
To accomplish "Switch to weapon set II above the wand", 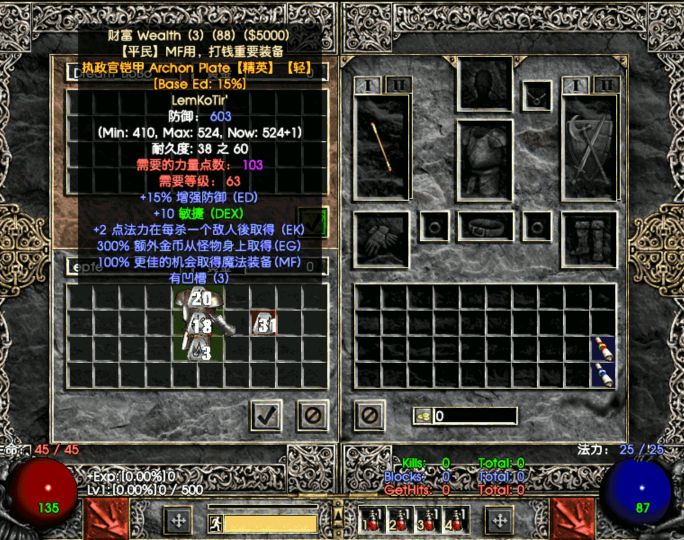I will coord(397,86).
